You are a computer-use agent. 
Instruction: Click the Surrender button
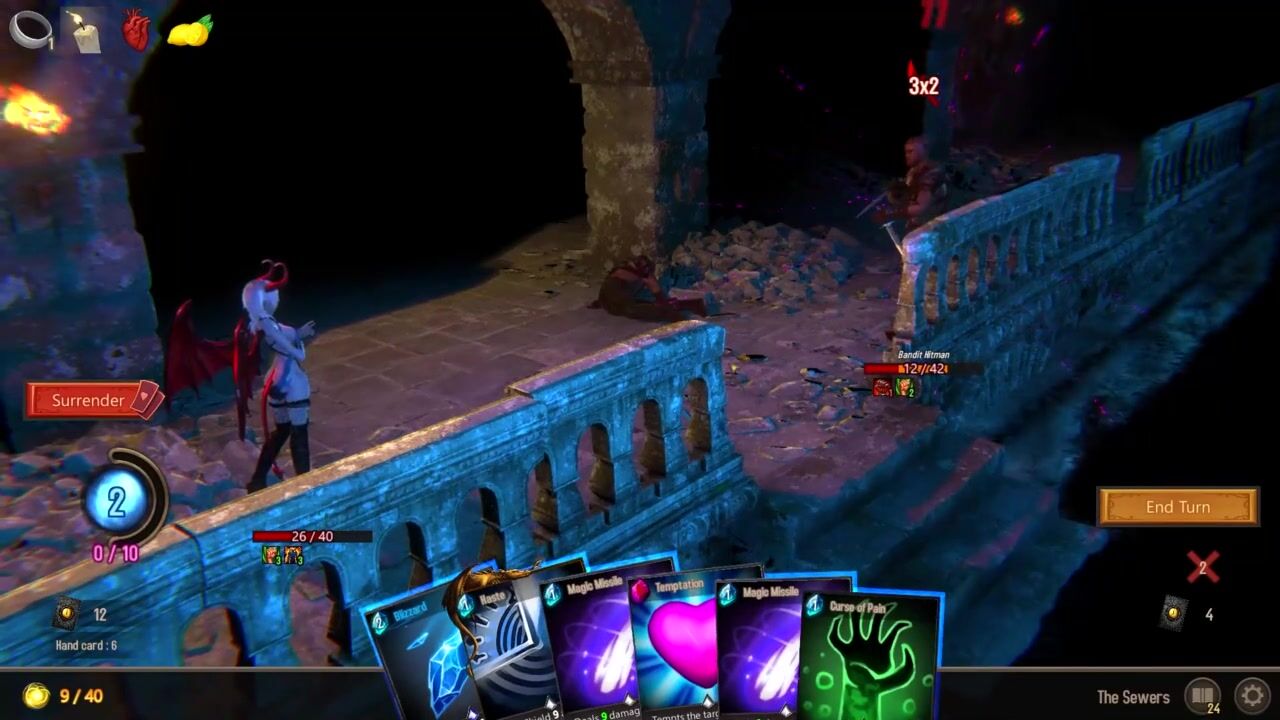coord(92,400)
